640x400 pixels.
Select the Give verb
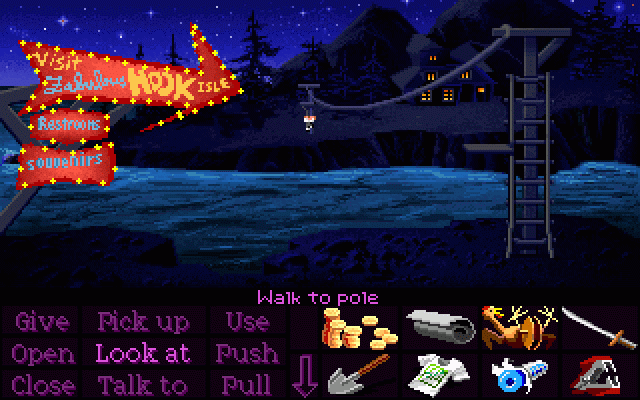42,322
